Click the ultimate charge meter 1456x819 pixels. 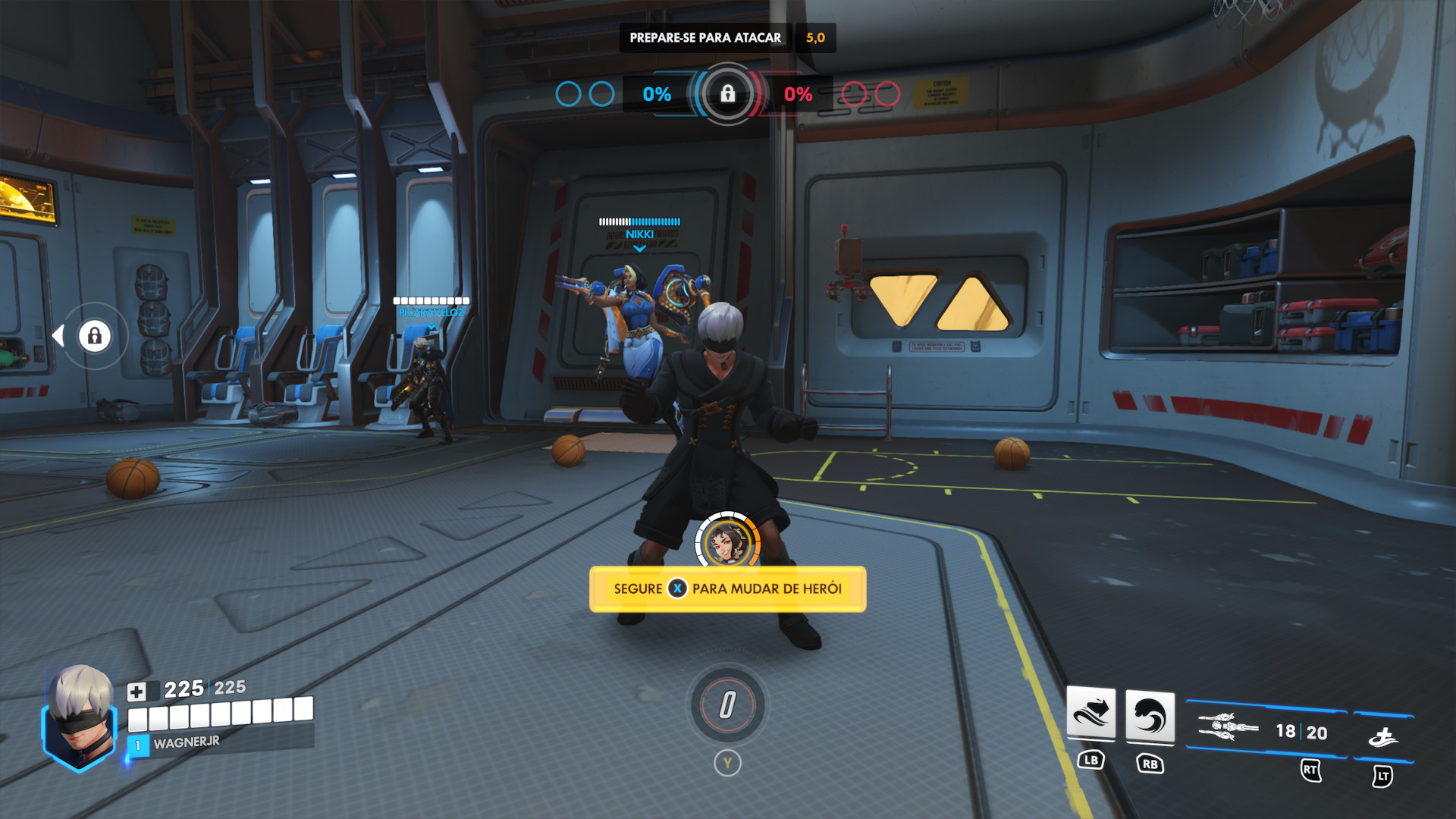tap(727, 704)
